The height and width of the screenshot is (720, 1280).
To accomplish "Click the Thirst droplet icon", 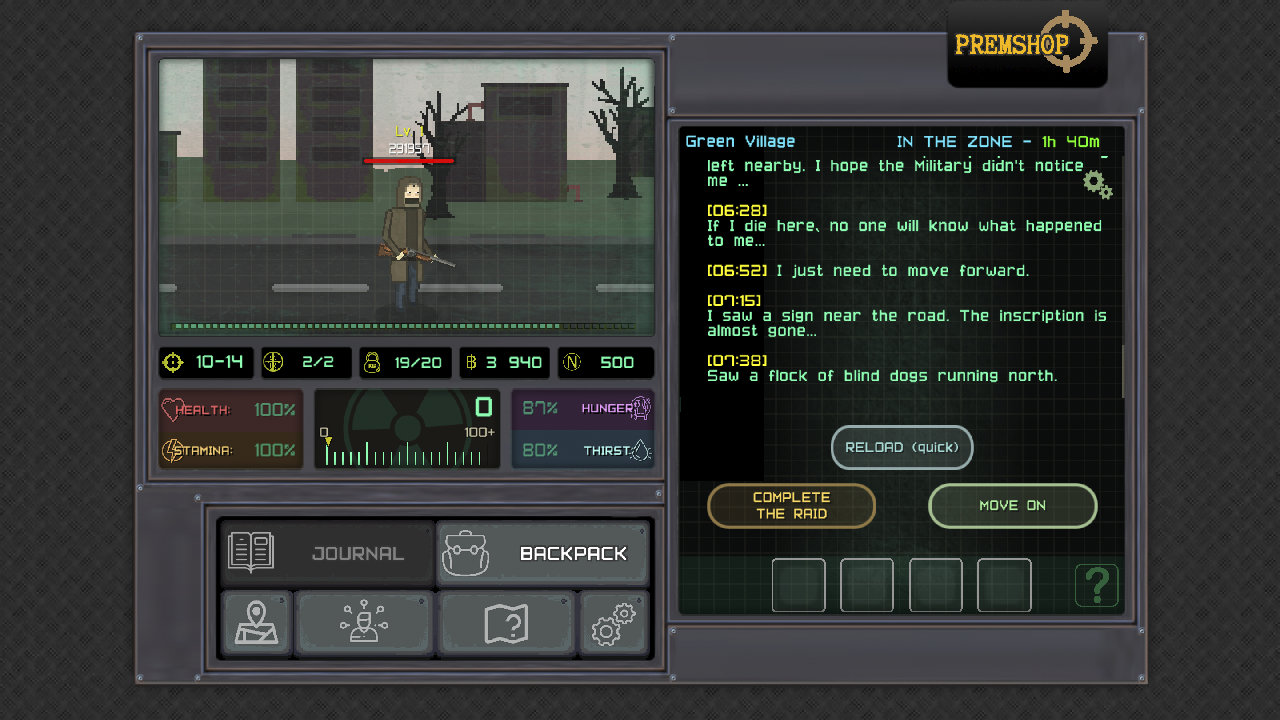I will click(640, 450).
